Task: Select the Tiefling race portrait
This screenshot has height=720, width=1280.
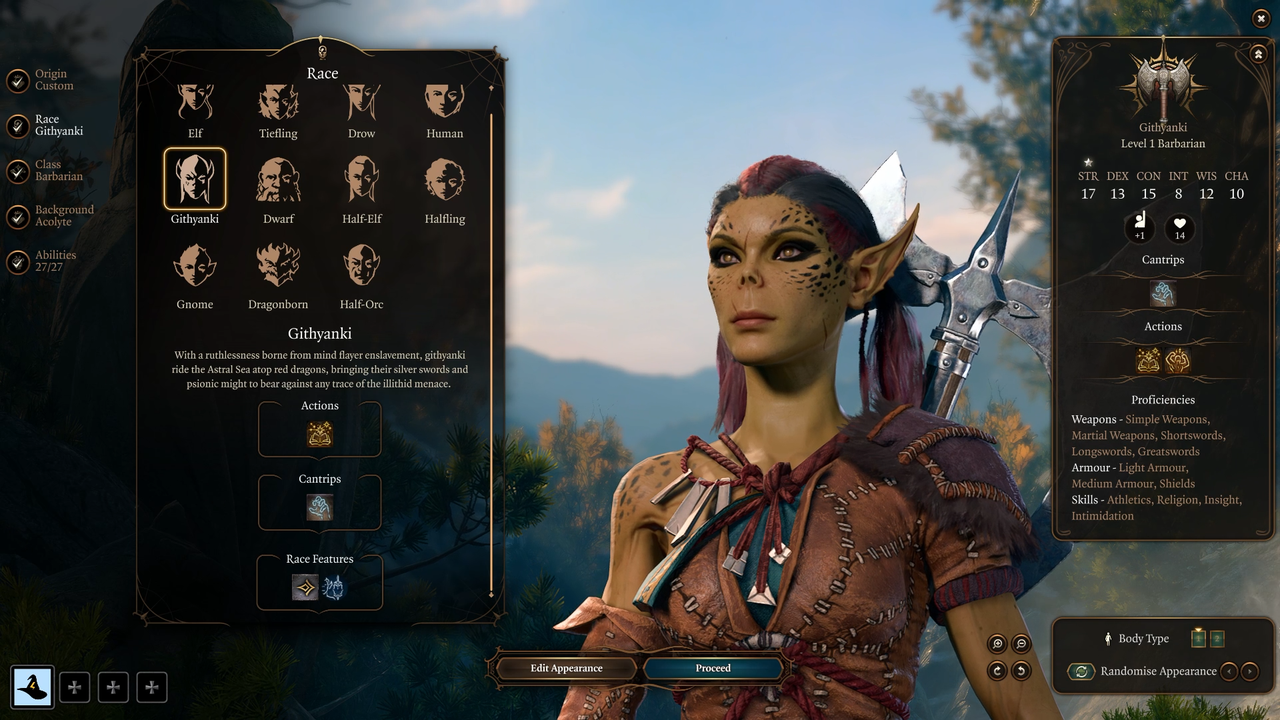Action: point(277,103)
